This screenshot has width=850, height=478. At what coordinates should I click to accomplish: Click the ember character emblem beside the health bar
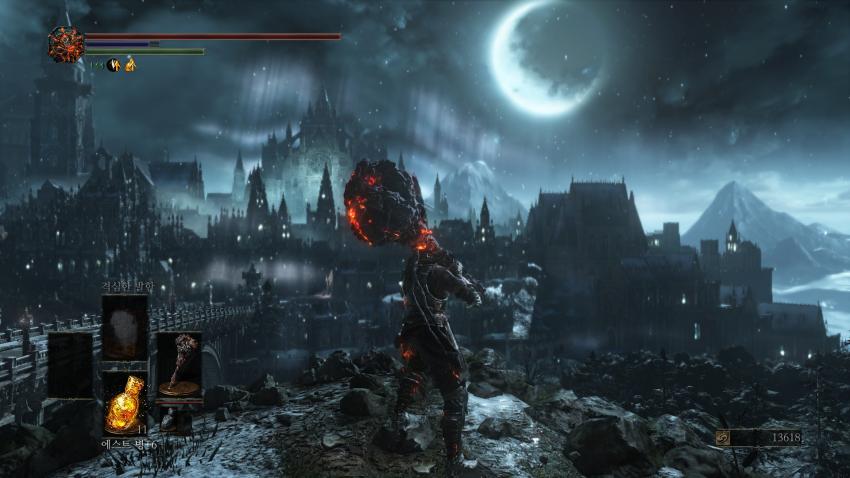point(66,45)
